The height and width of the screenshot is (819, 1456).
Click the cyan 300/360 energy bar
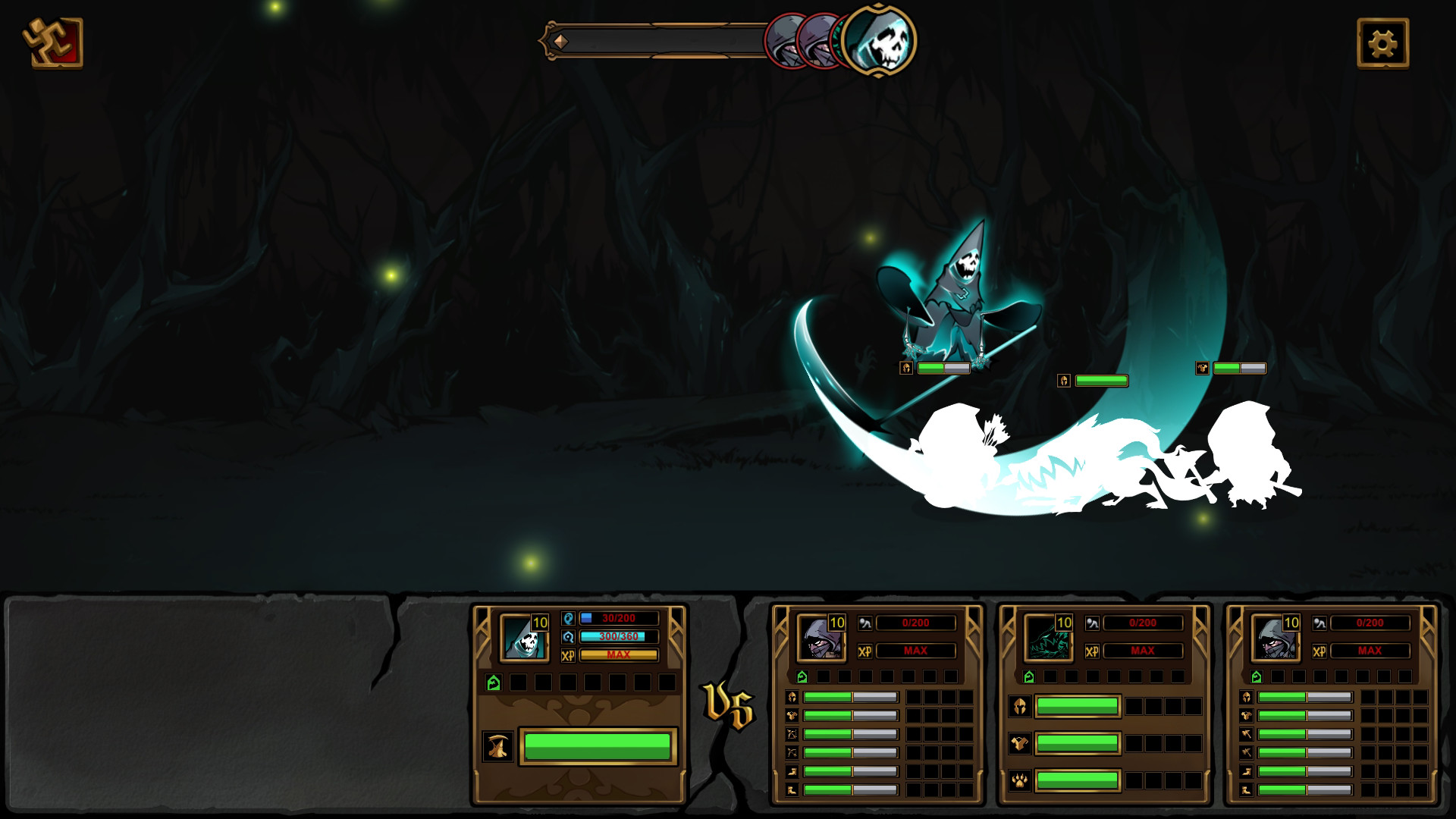619,637
